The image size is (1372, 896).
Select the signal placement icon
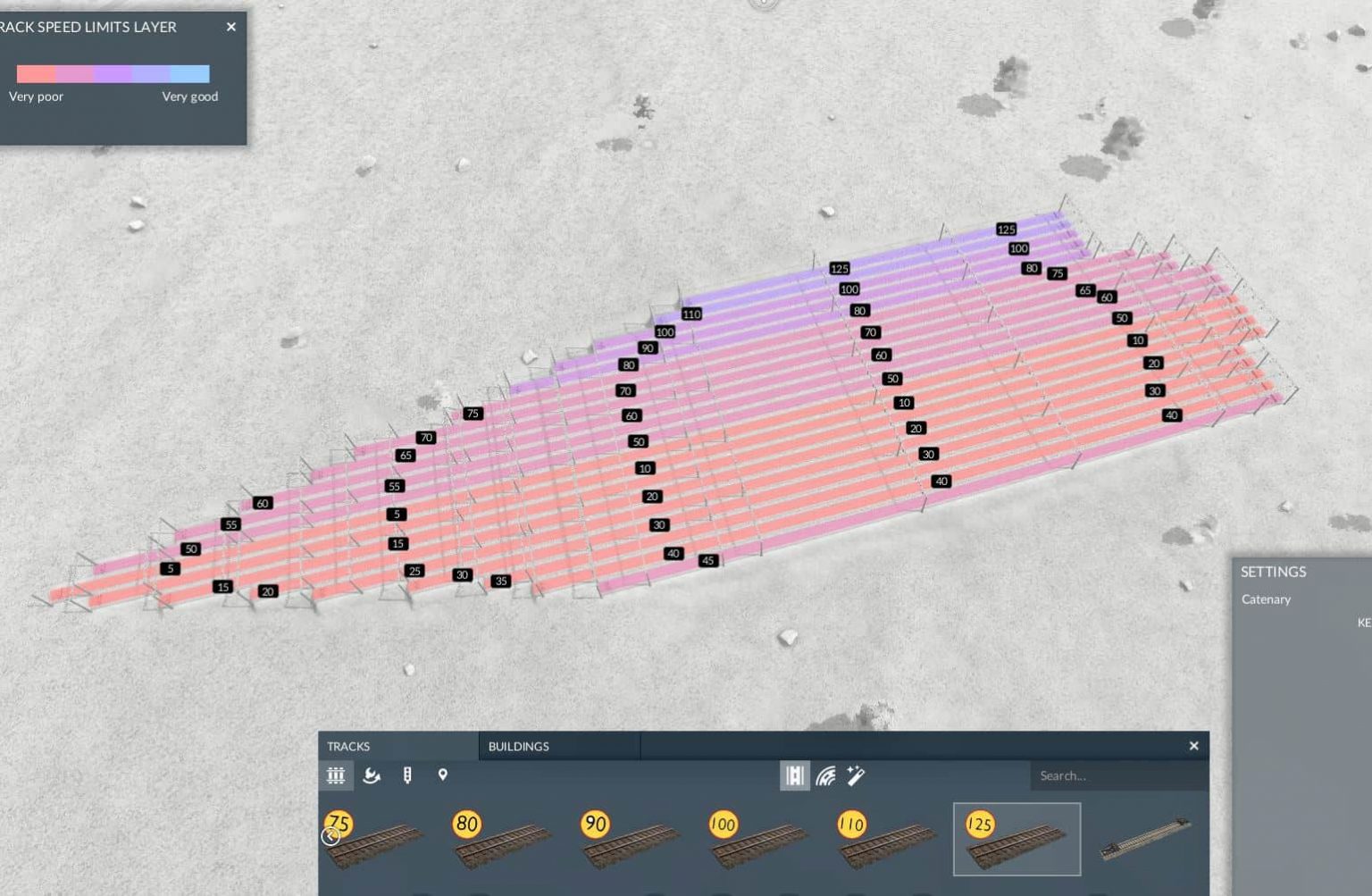(x=407, y=775)
